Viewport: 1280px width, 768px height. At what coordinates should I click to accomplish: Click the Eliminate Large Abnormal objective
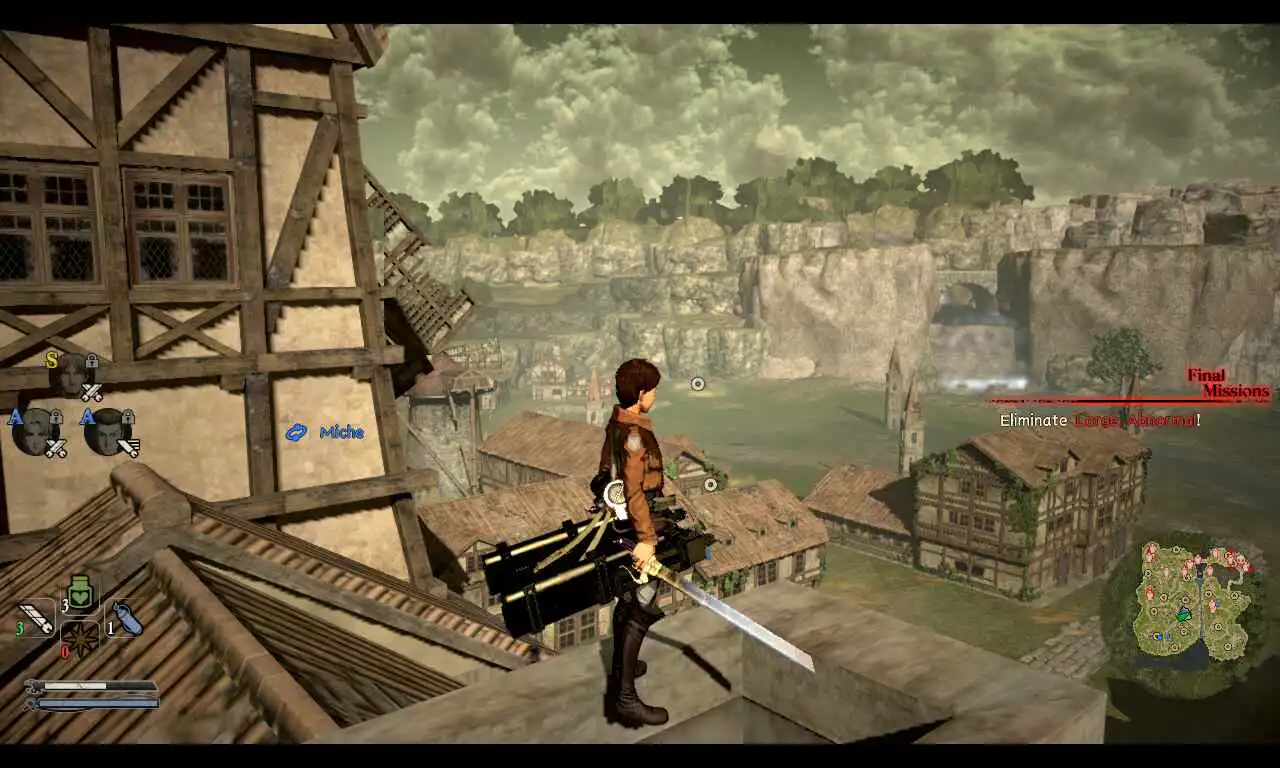click(1100, 420)
